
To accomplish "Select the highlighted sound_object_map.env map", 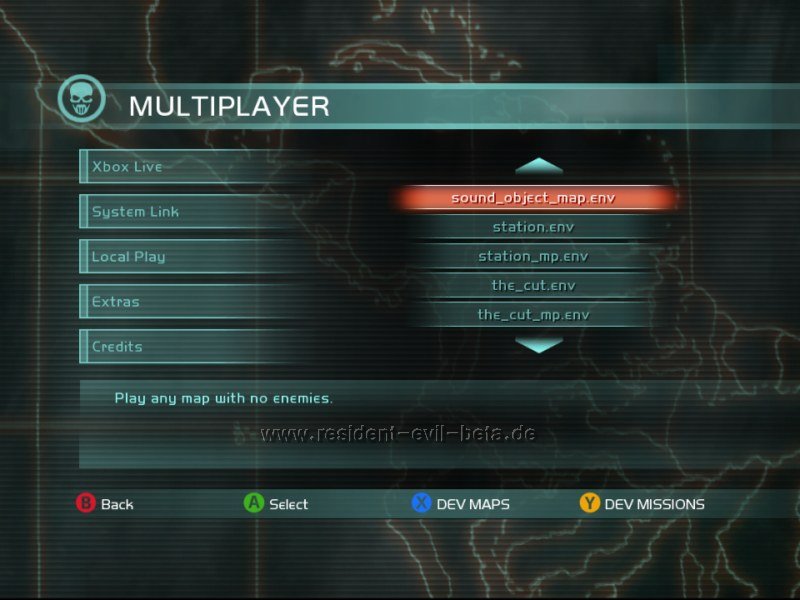I will tap(533, 198).
